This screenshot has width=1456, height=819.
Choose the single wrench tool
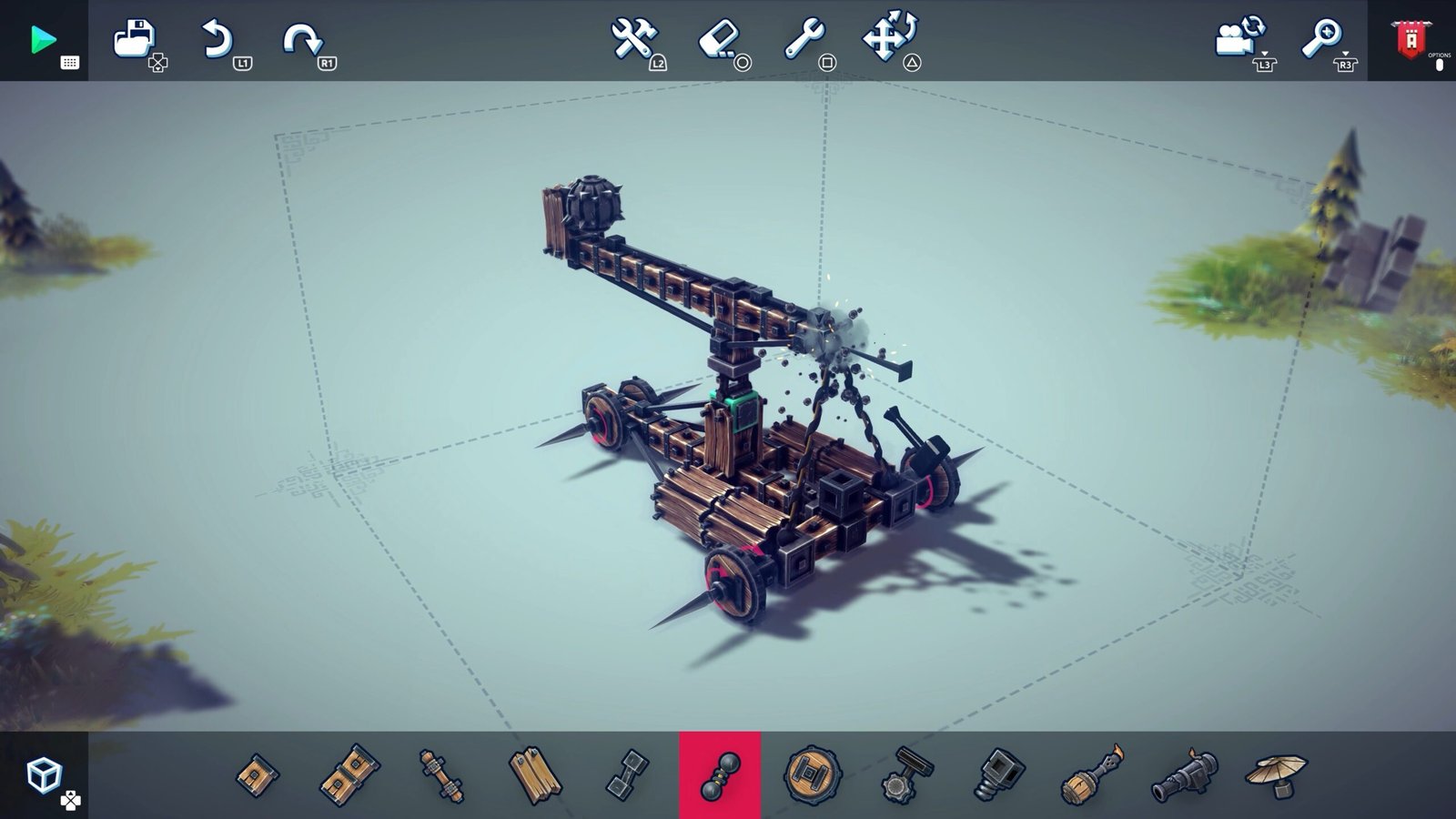coord(805,40)
